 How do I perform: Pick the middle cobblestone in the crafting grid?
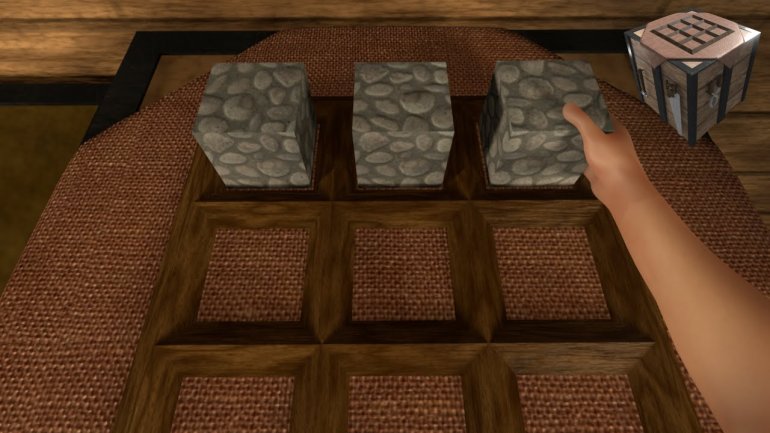coord(403,123)
